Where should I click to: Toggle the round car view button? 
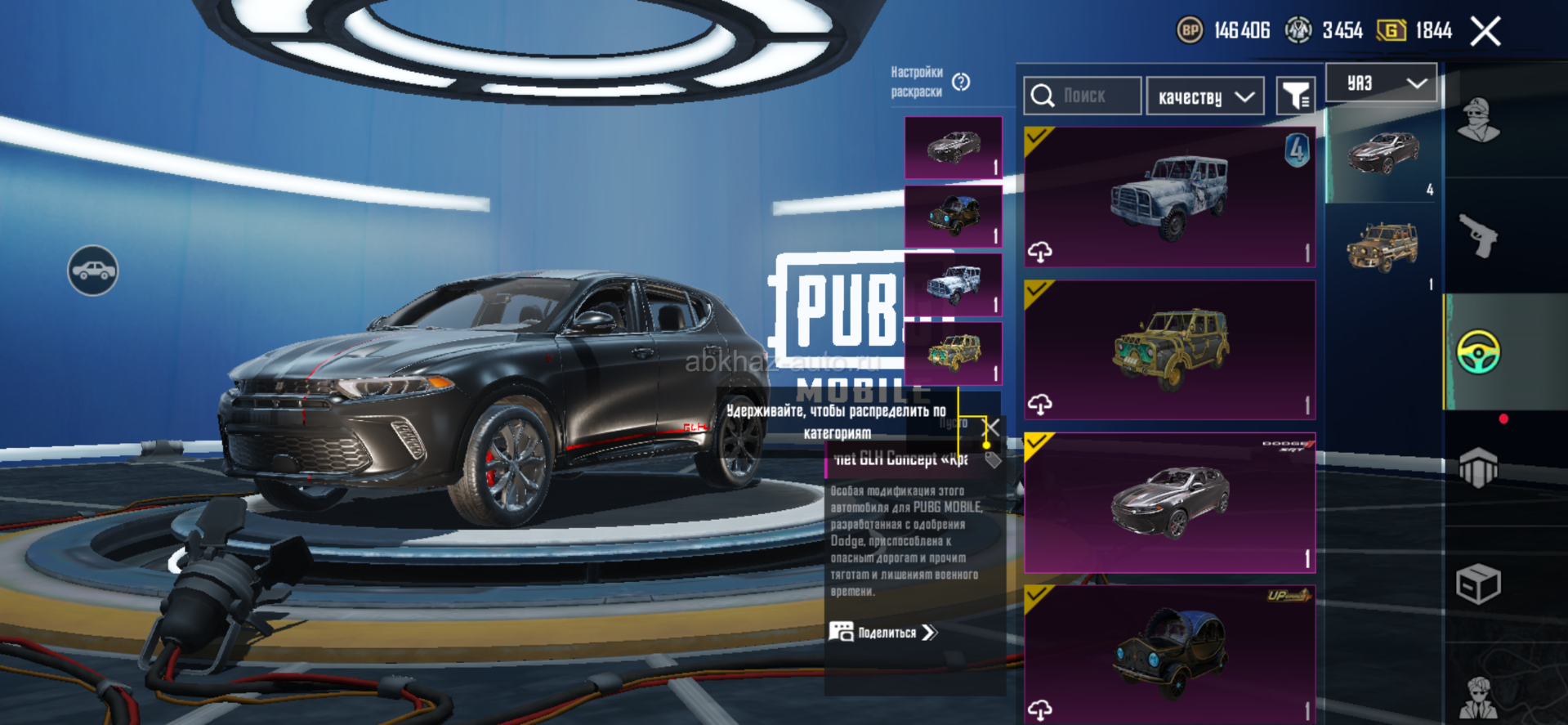[x=92, y=271]
